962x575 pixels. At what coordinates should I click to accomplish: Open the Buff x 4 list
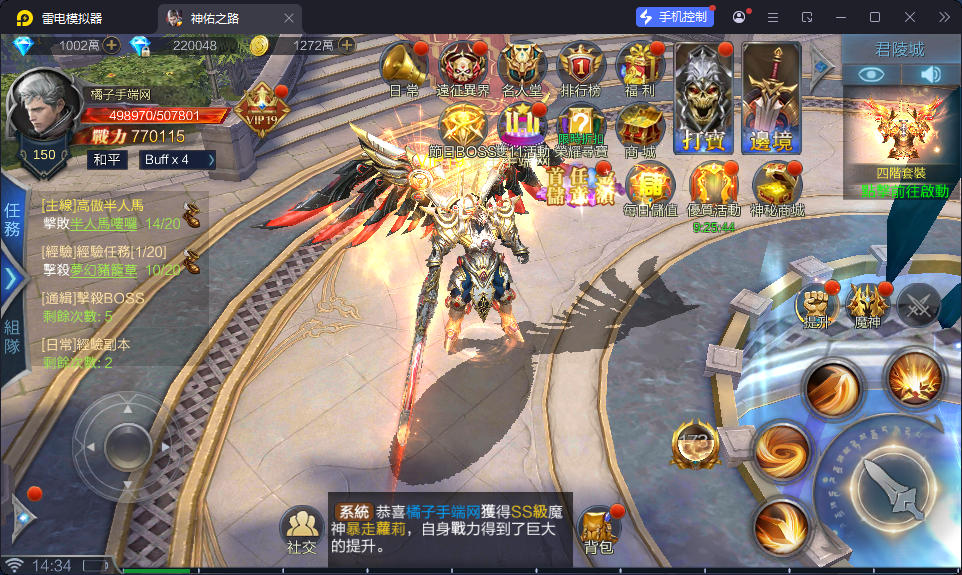179,159
